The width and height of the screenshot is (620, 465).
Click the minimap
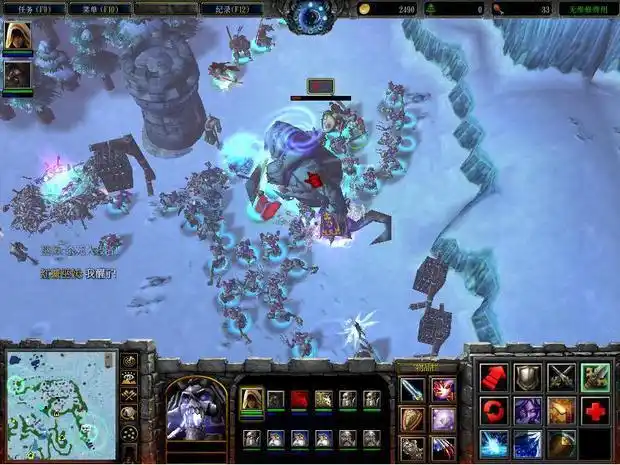61,398
